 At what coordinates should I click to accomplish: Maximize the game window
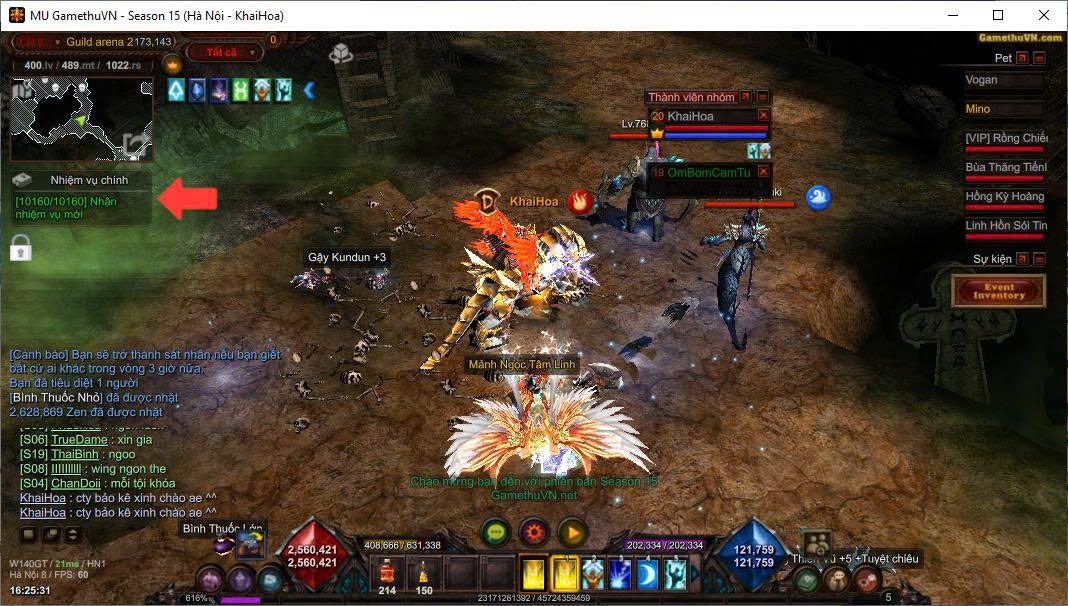[998, 15]
